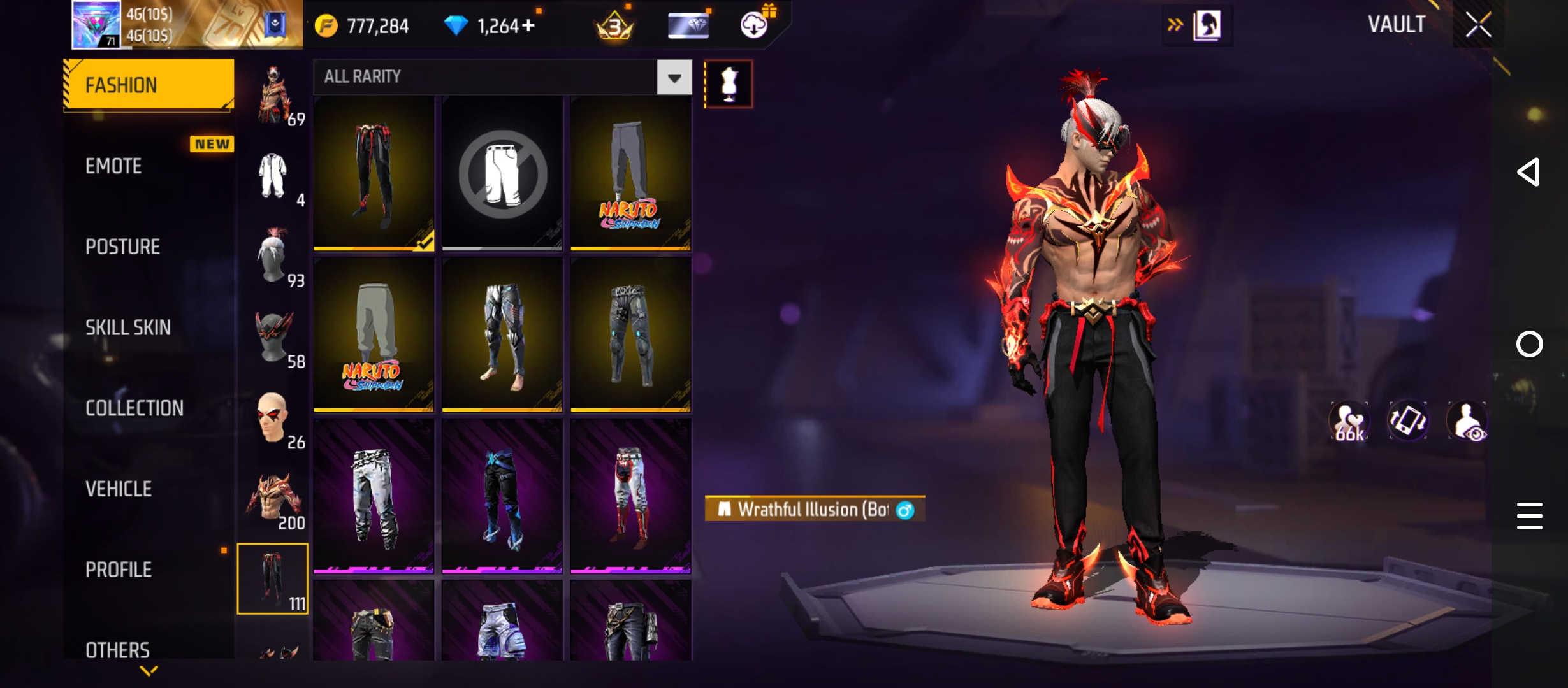This screenshot has width=1568, height=688.
Task: Select the Skill Skin tab
Action: click(x=127, y=327)
